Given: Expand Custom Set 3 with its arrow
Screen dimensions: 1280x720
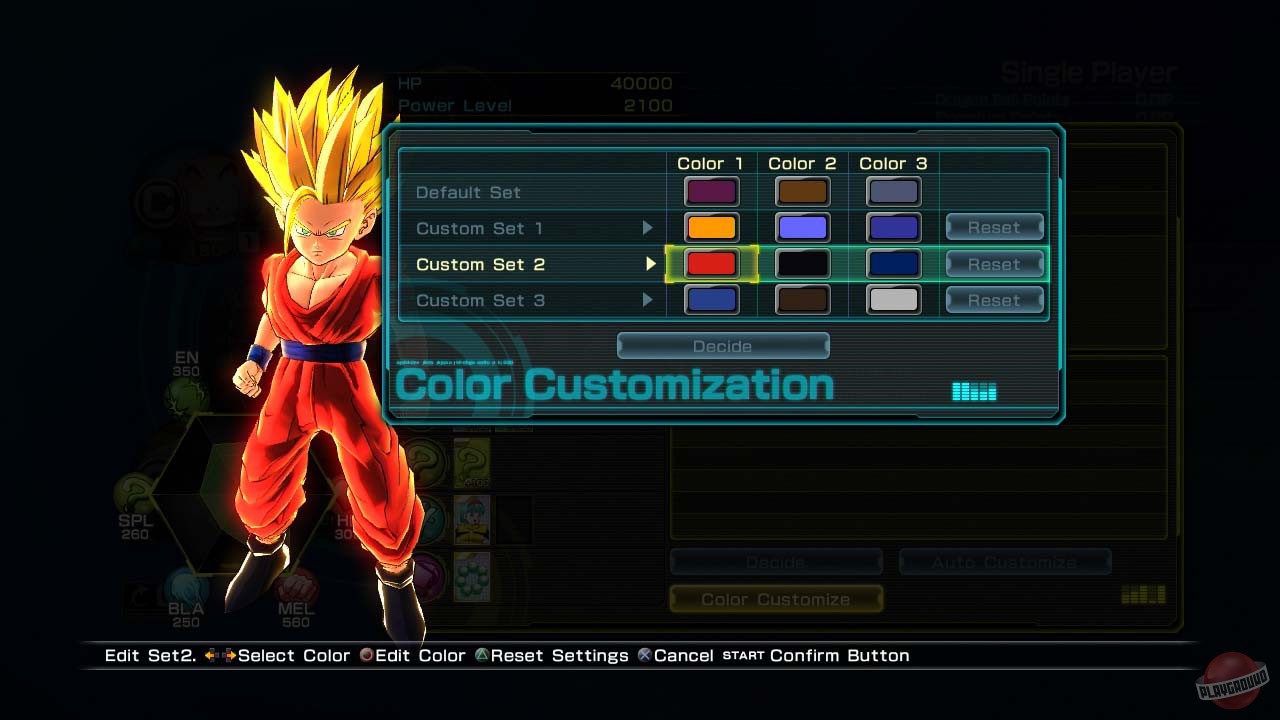Looking at the screenshot, I should pos(649,300).
